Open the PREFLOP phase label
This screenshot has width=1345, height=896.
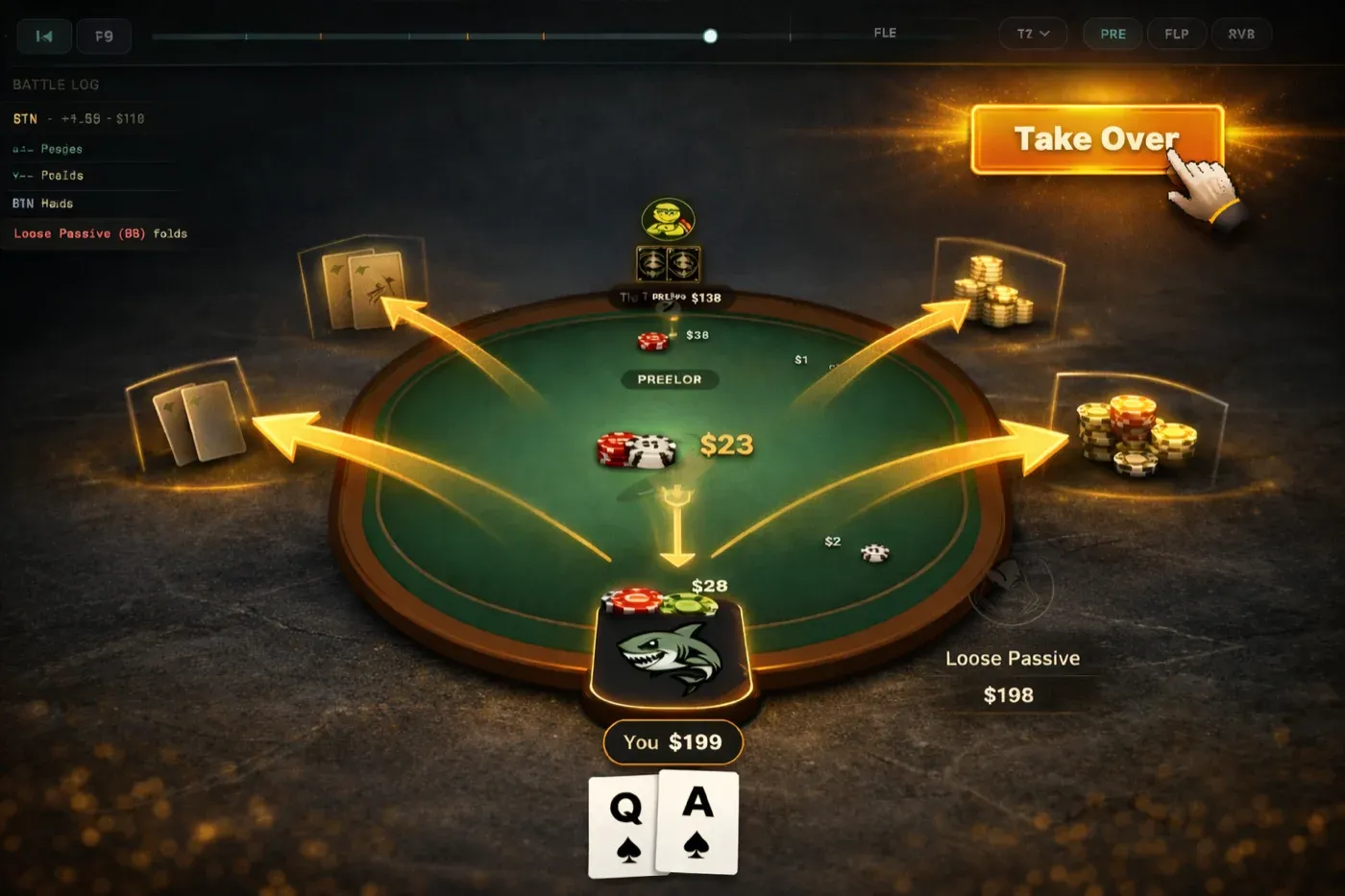click(x=669, y=379)
